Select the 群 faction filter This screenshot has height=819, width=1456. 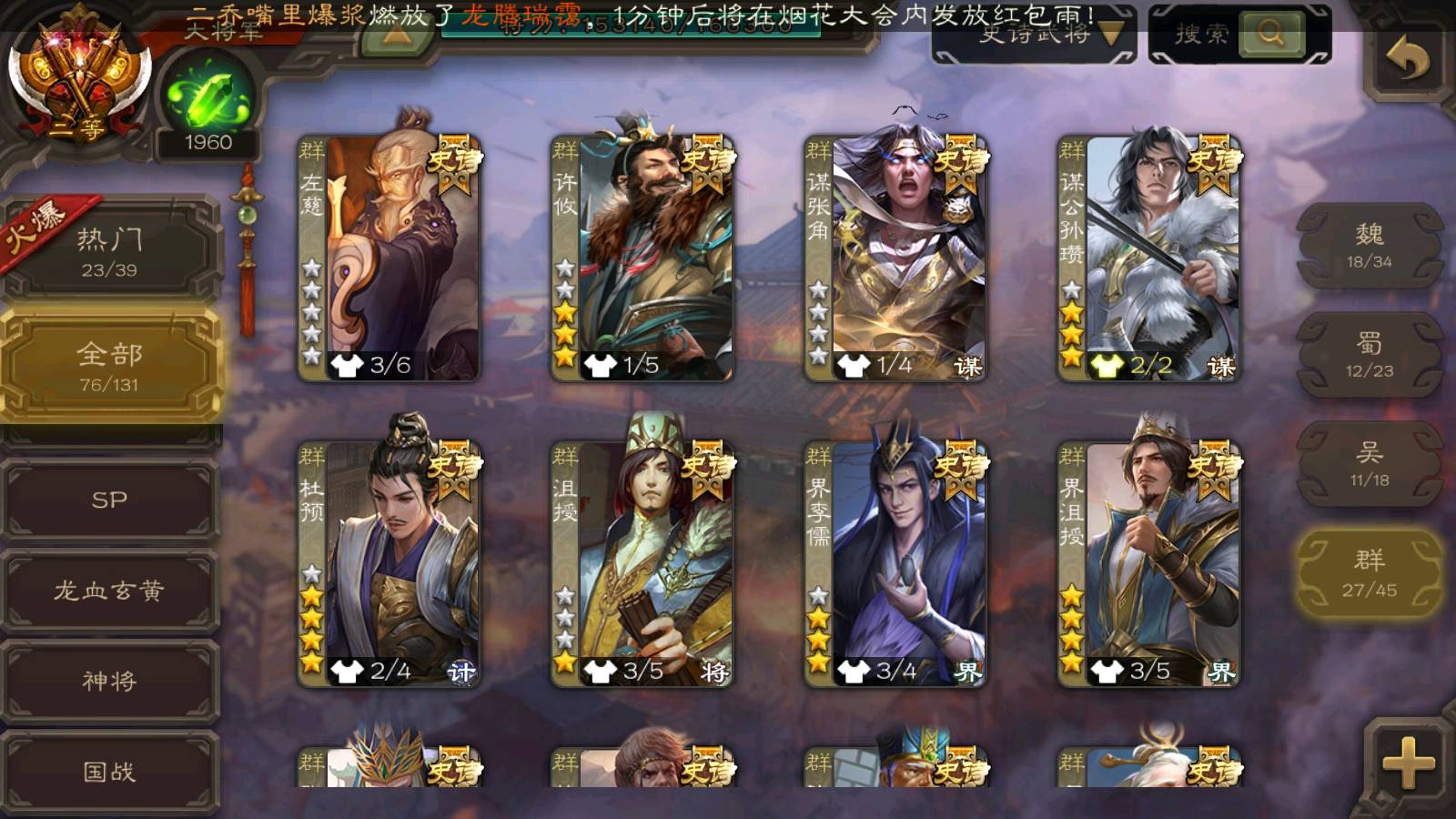click(1370, 573)
